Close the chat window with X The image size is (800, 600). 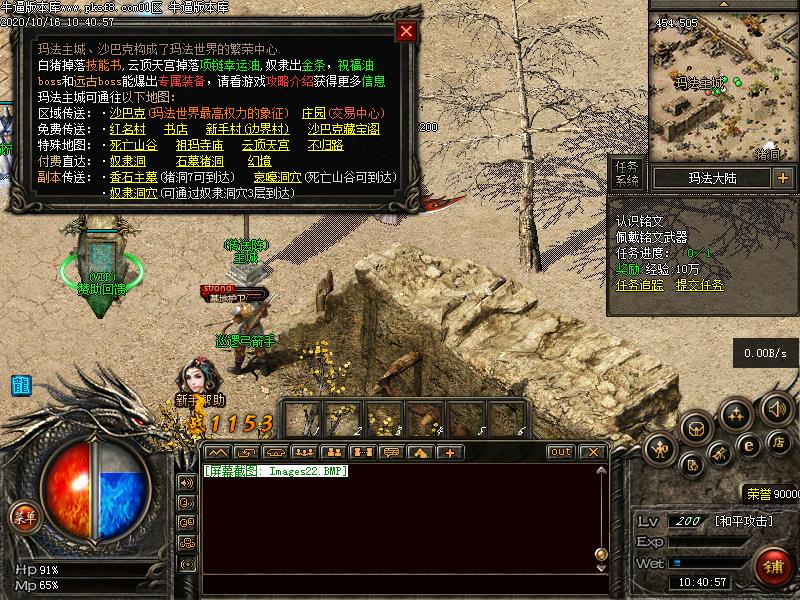[591, 452]
